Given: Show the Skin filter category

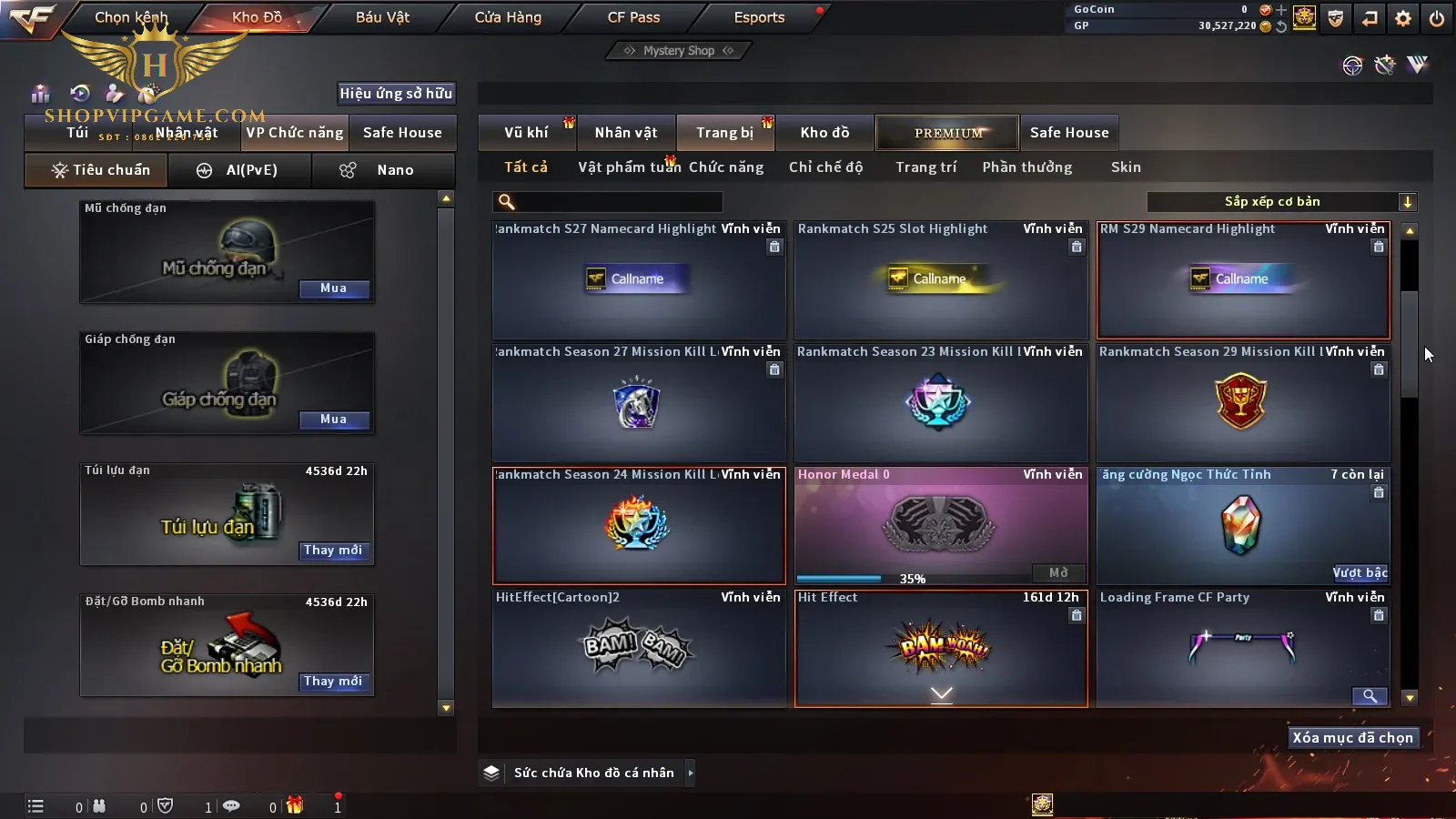Looking at the screenshot, I should tap(1126, 167).
